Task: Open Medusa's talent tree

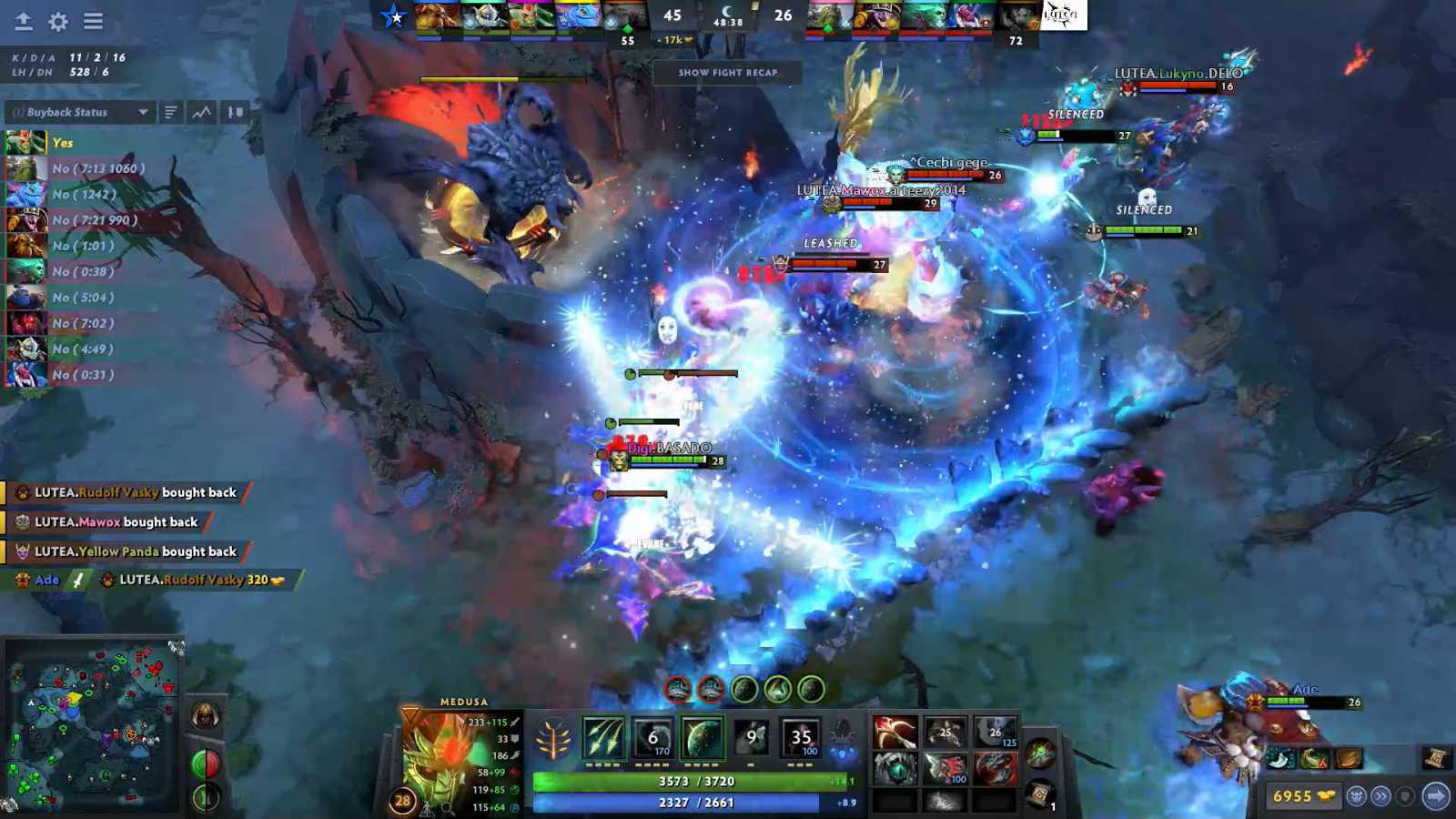Action: (552, 739)
